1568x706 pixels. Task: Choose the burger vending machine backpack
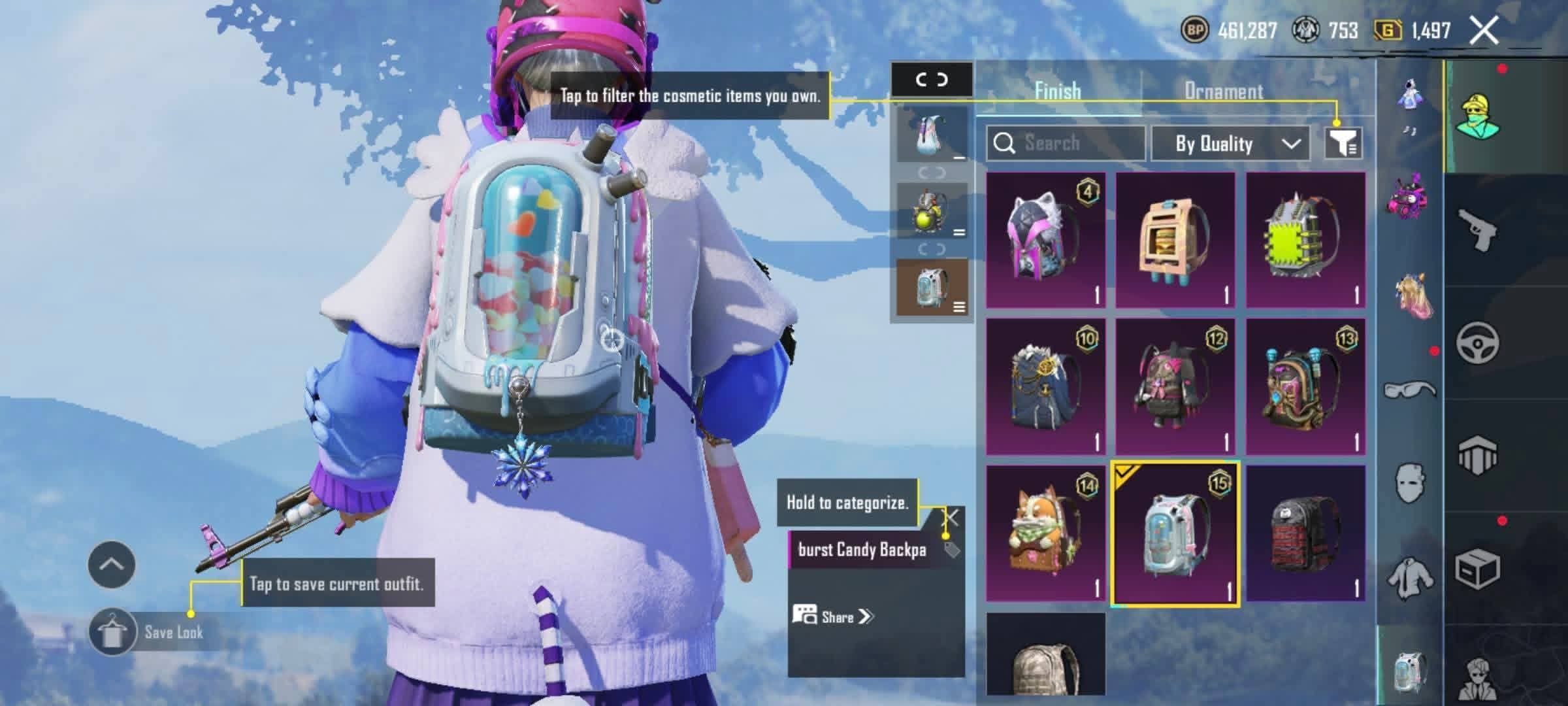click(1175, 240)
